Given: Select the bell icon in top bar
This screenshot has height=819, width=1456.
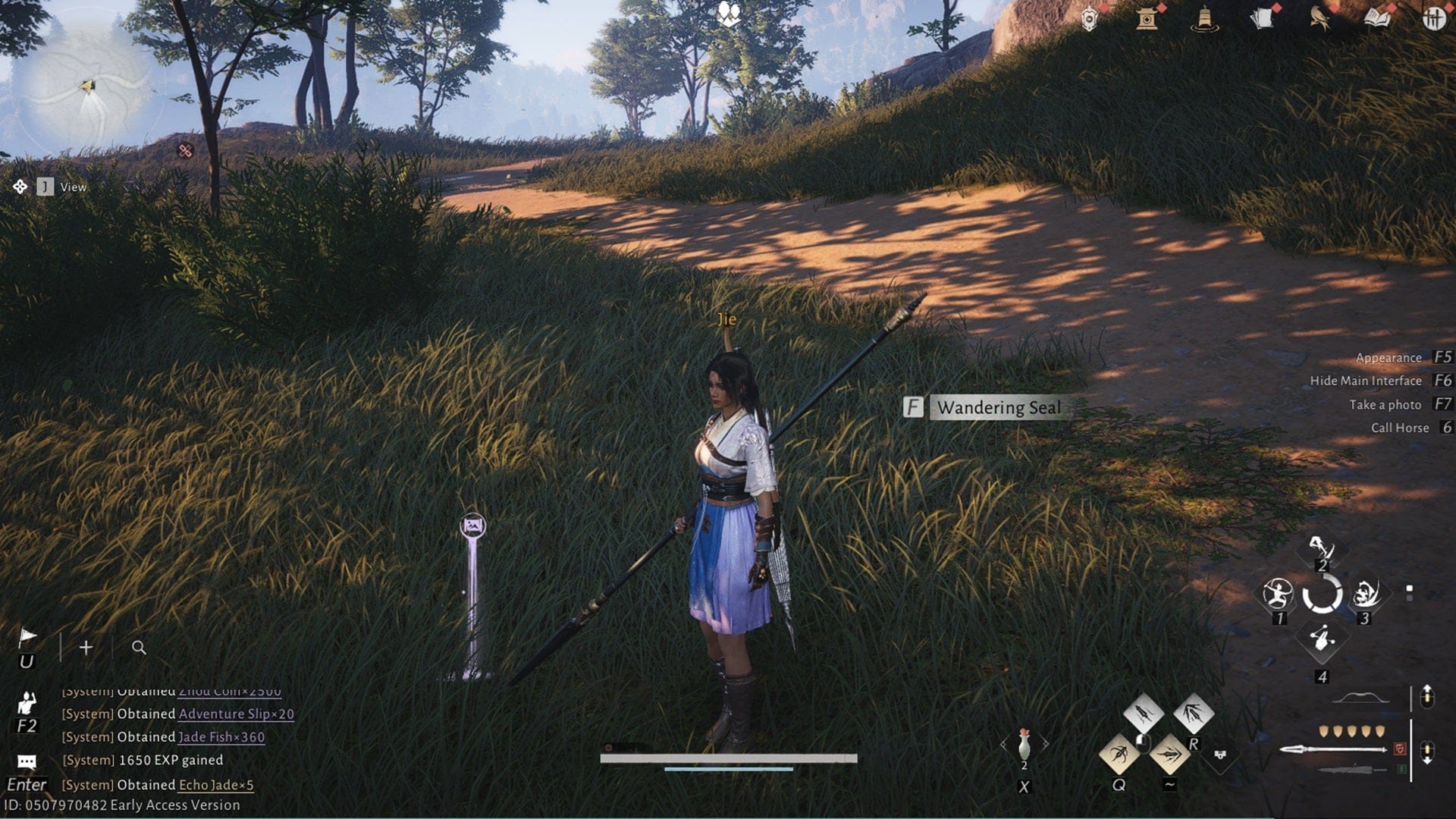Looking at the screenshot, I should point(1204,19).
